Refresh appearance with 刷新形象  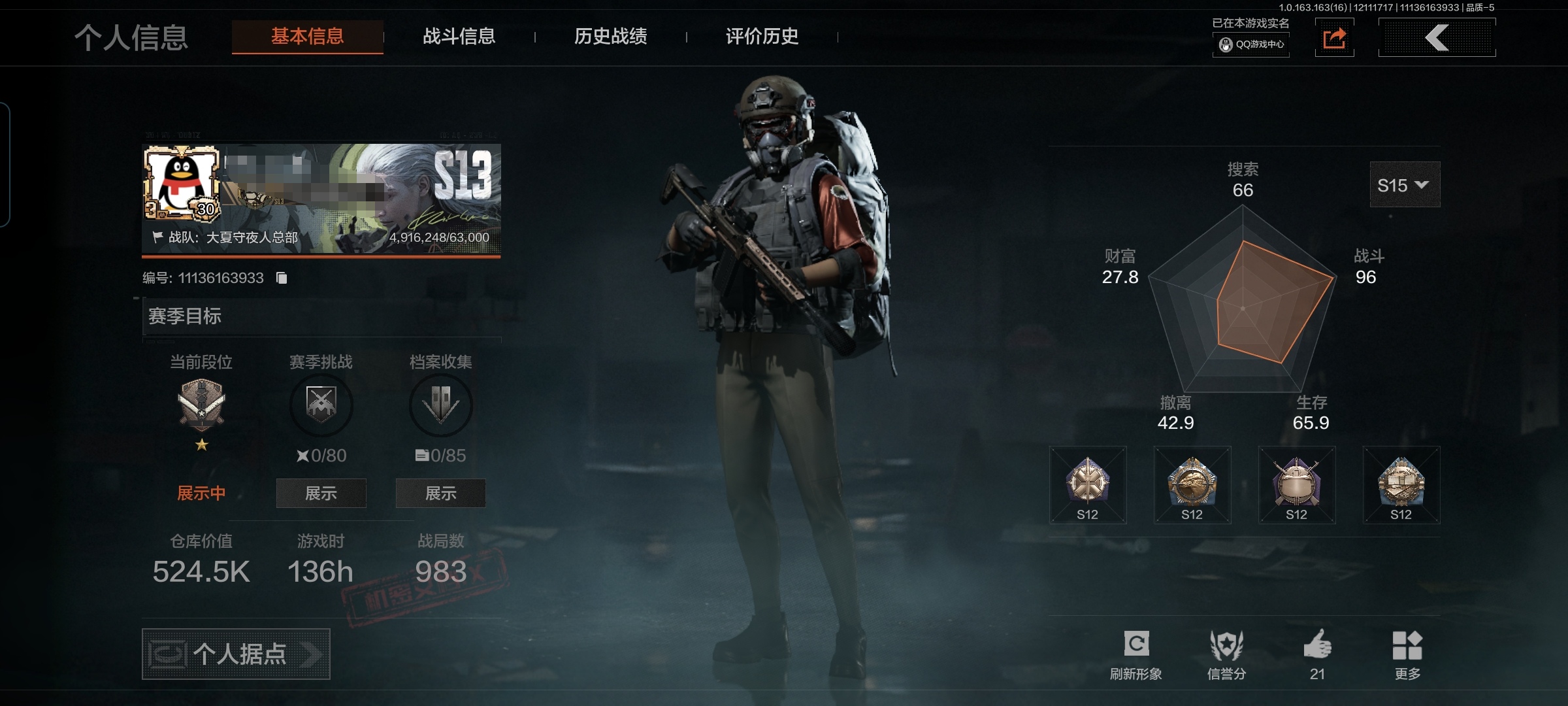click(1135, 654)
